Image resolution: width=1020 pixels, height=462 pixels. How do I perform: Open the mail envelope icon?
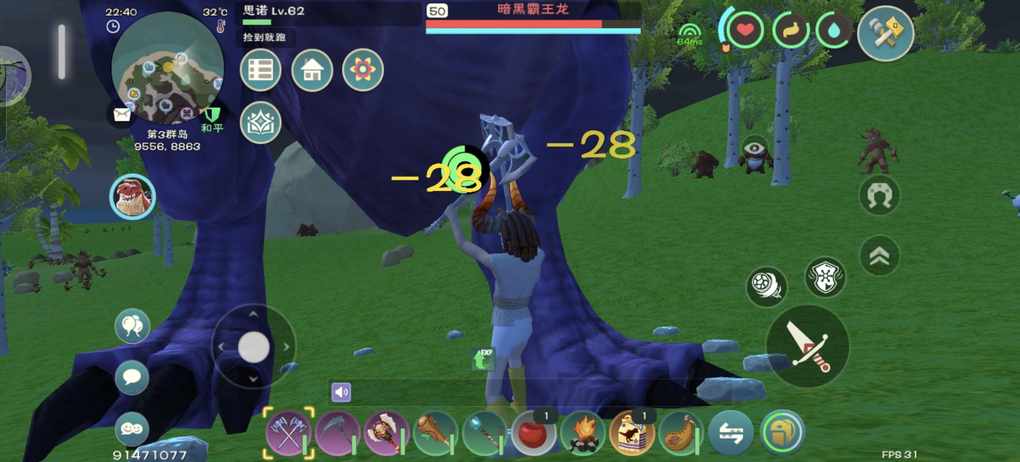[x=122, y=115]
